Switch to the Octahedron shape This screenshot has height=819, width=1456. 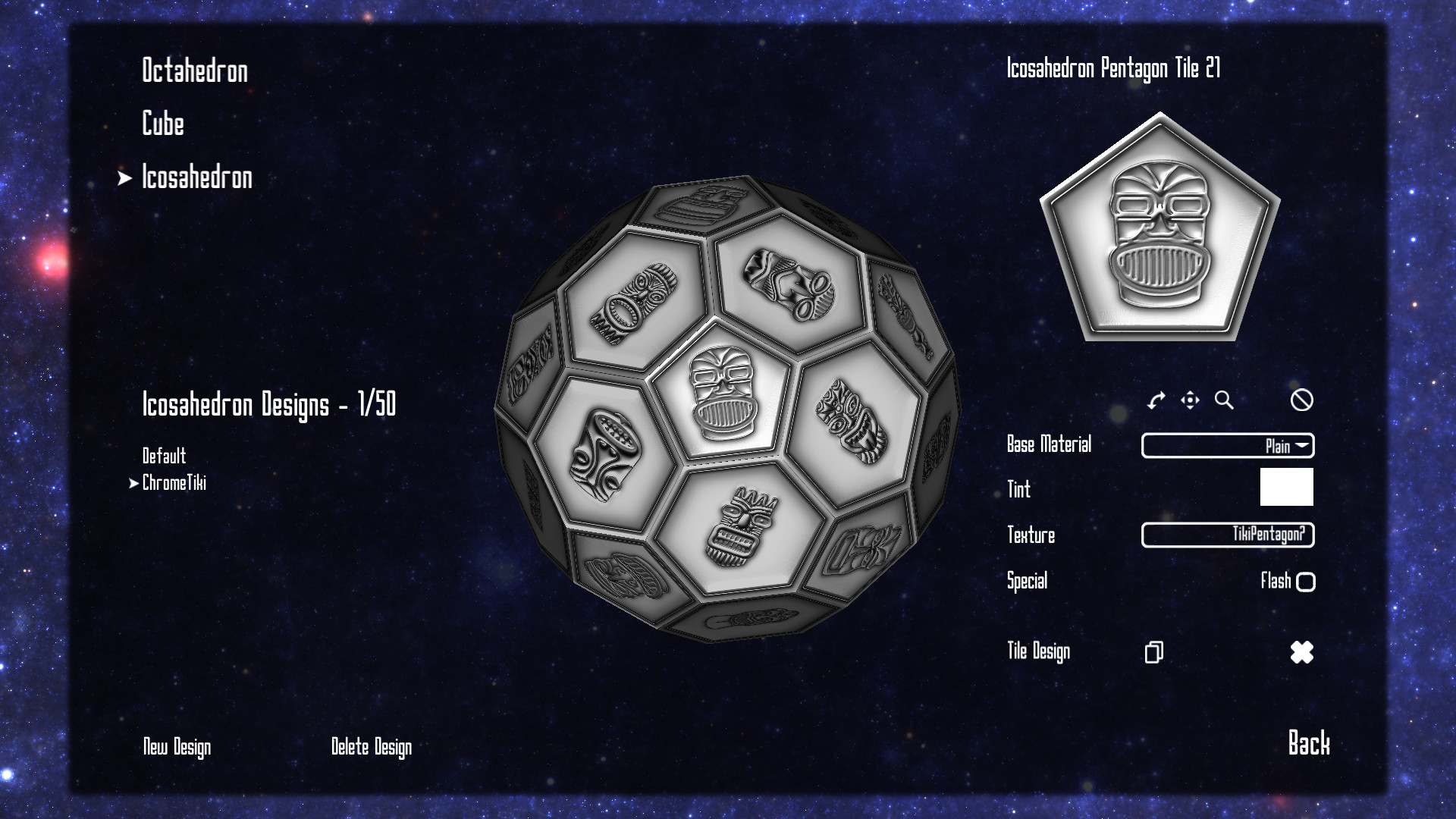195,72
